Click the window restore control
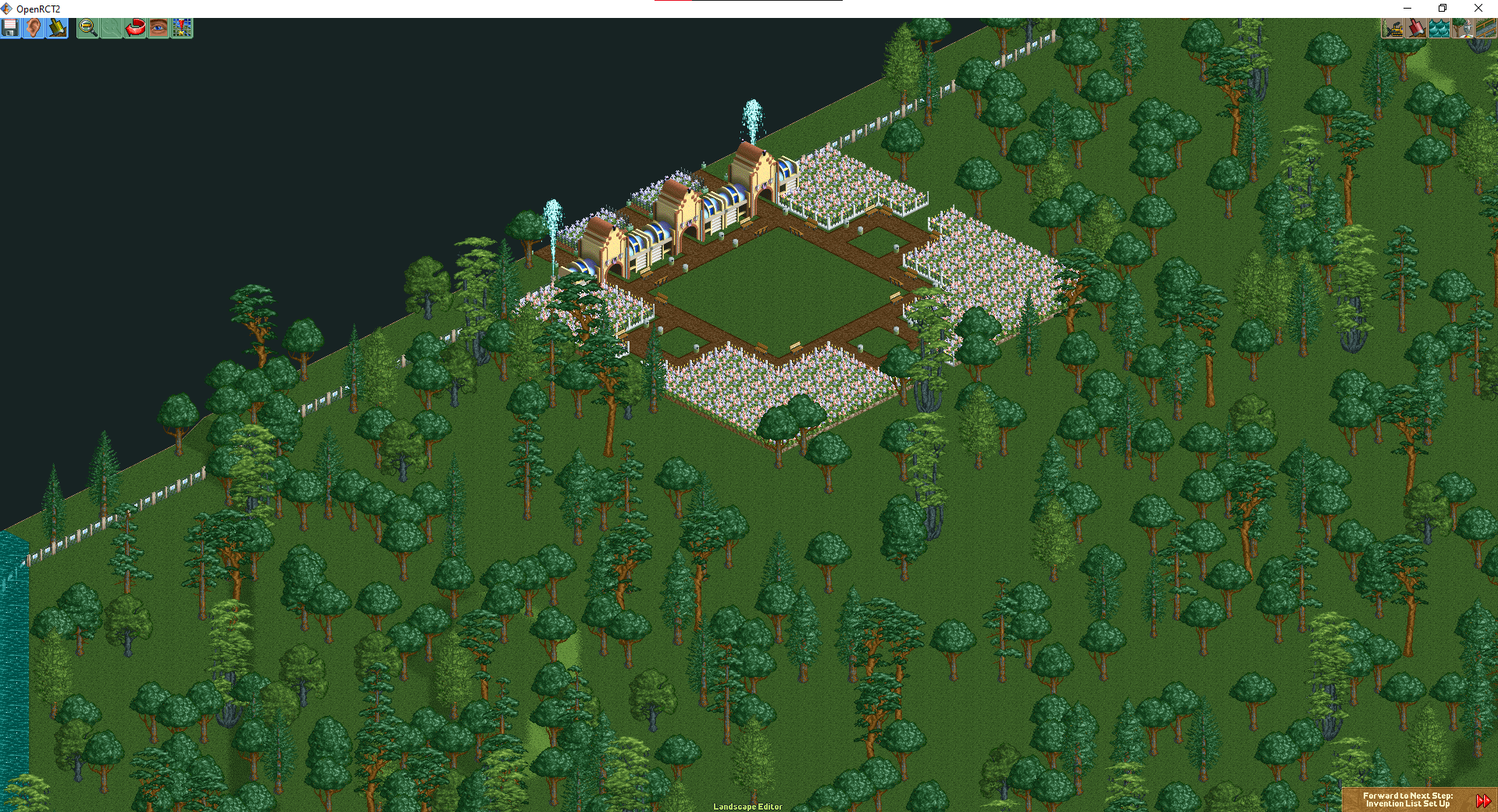This screenshot has height=812, width=1498. click(1441, 9)
